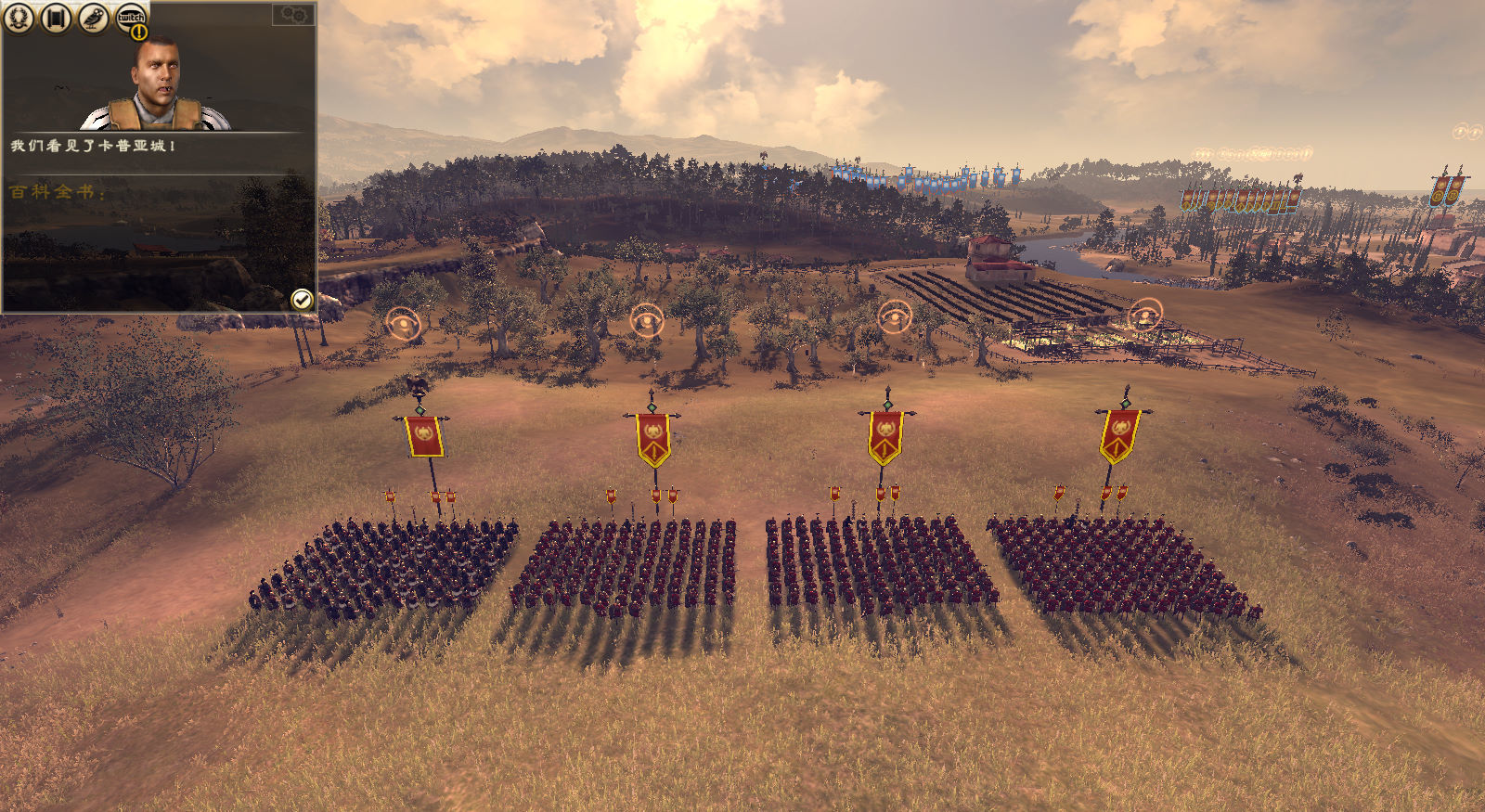Click the laurel wreath icon

point(19,17)
